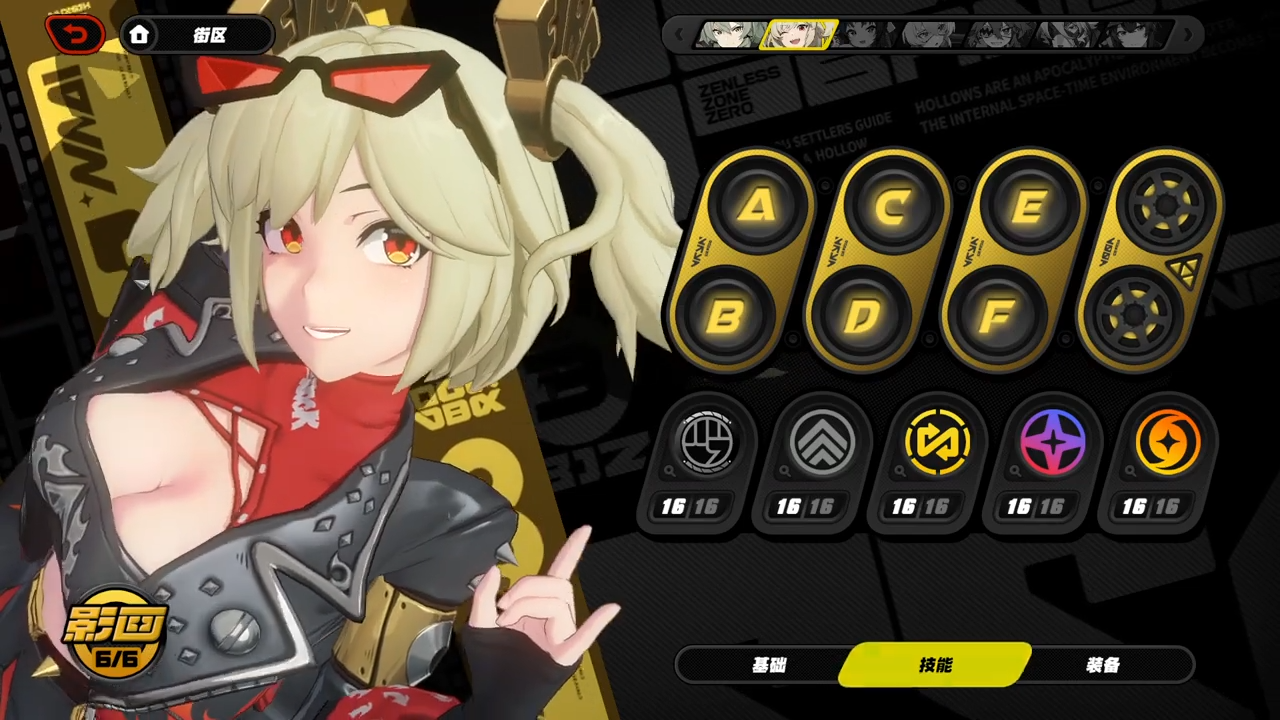Select the first character portrait thumbnail
This screenshot has width=1280, height=720.
732,35
